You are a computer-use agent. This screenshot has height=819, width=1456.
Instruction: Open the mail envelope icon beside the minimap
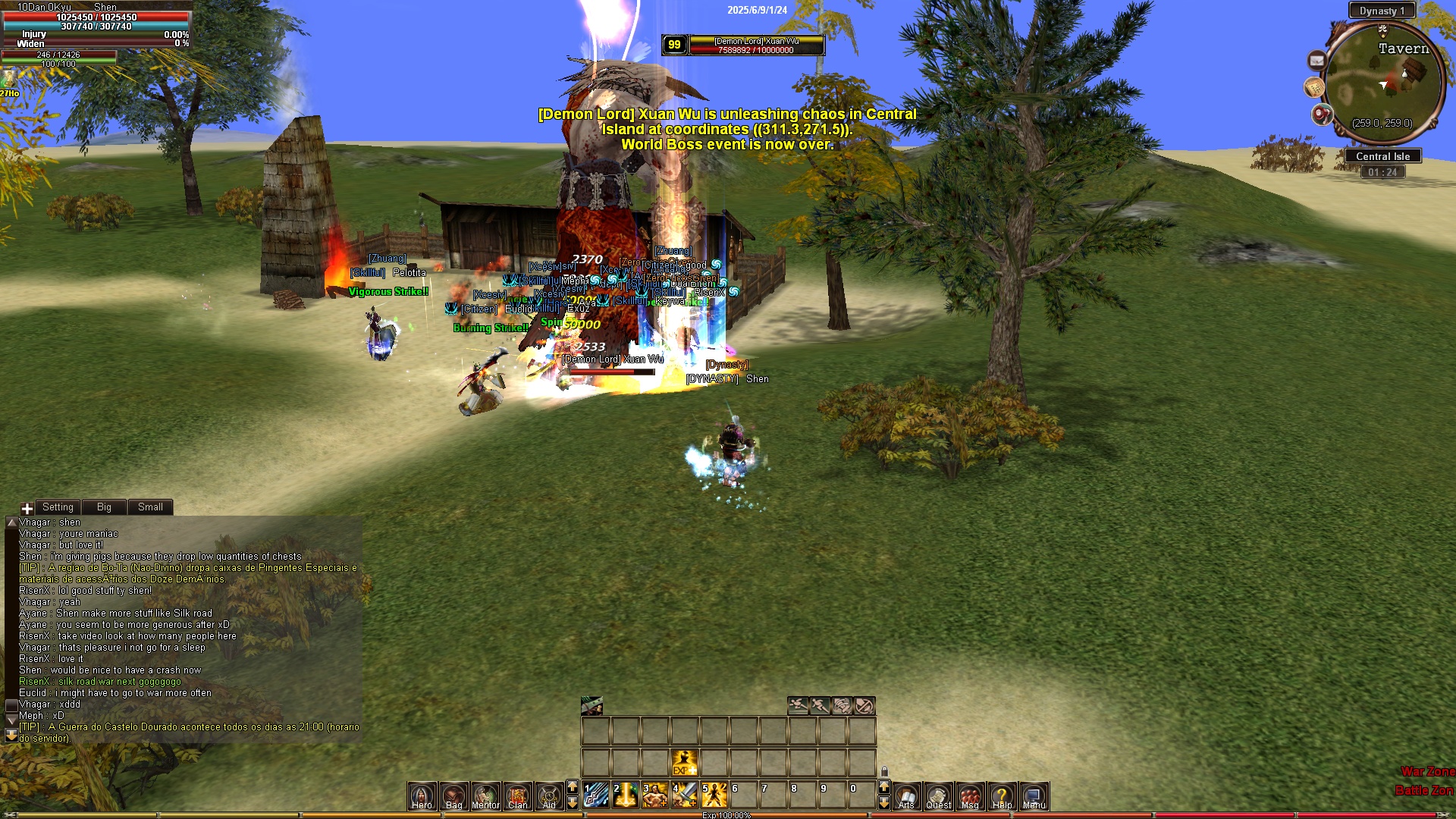click(x=1317, y=61)
